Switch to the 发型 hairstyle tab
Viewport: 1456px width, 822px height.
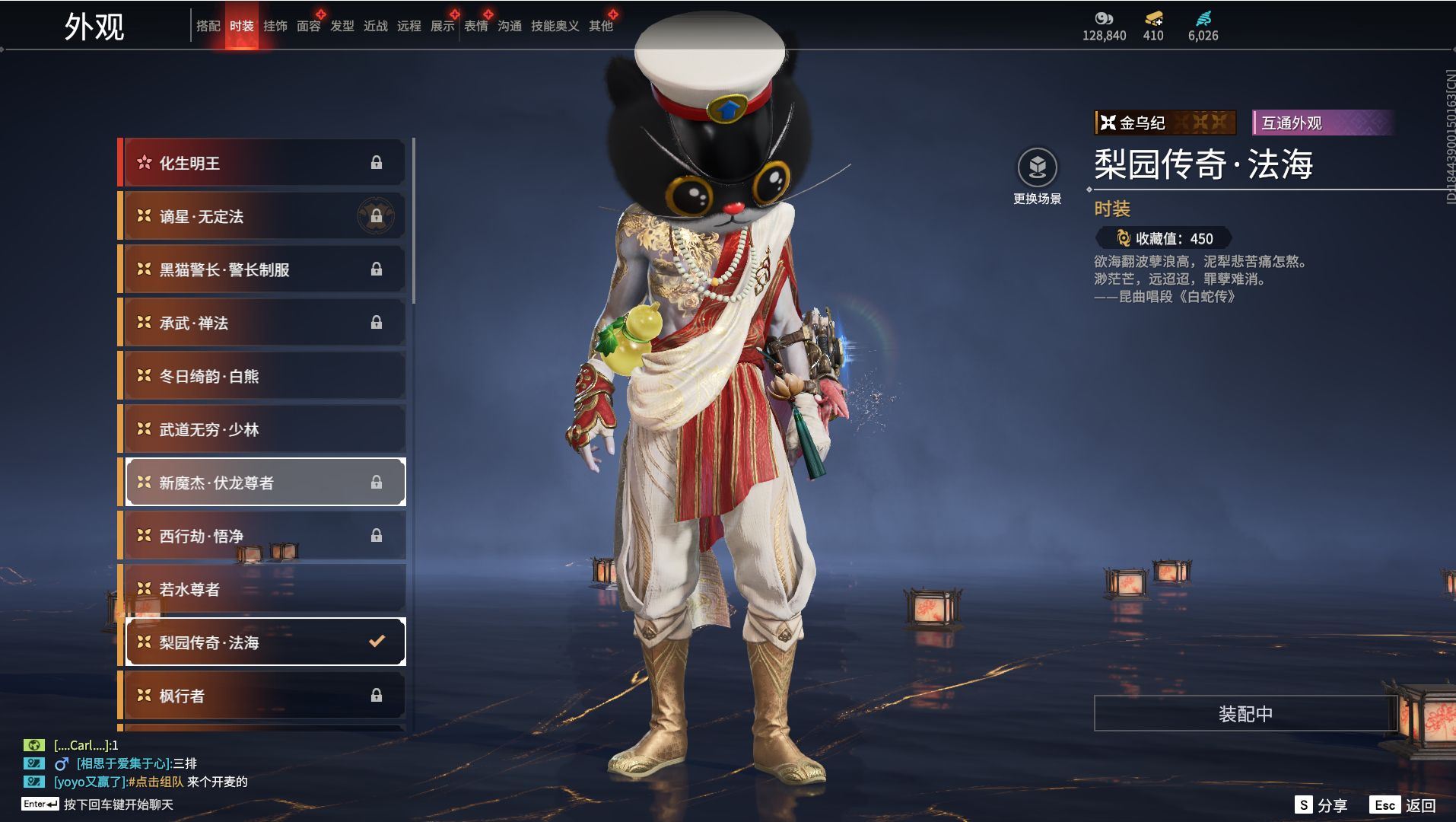click(342, 26)
